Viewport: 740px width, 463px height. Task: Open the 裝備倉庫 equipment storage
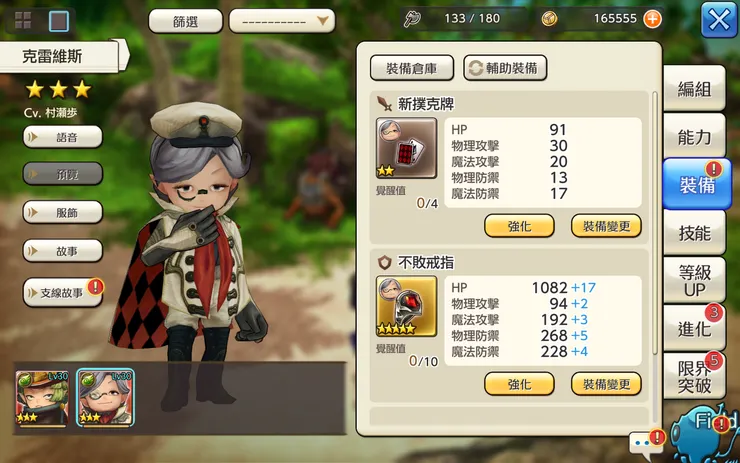click(x=412, y=68)
